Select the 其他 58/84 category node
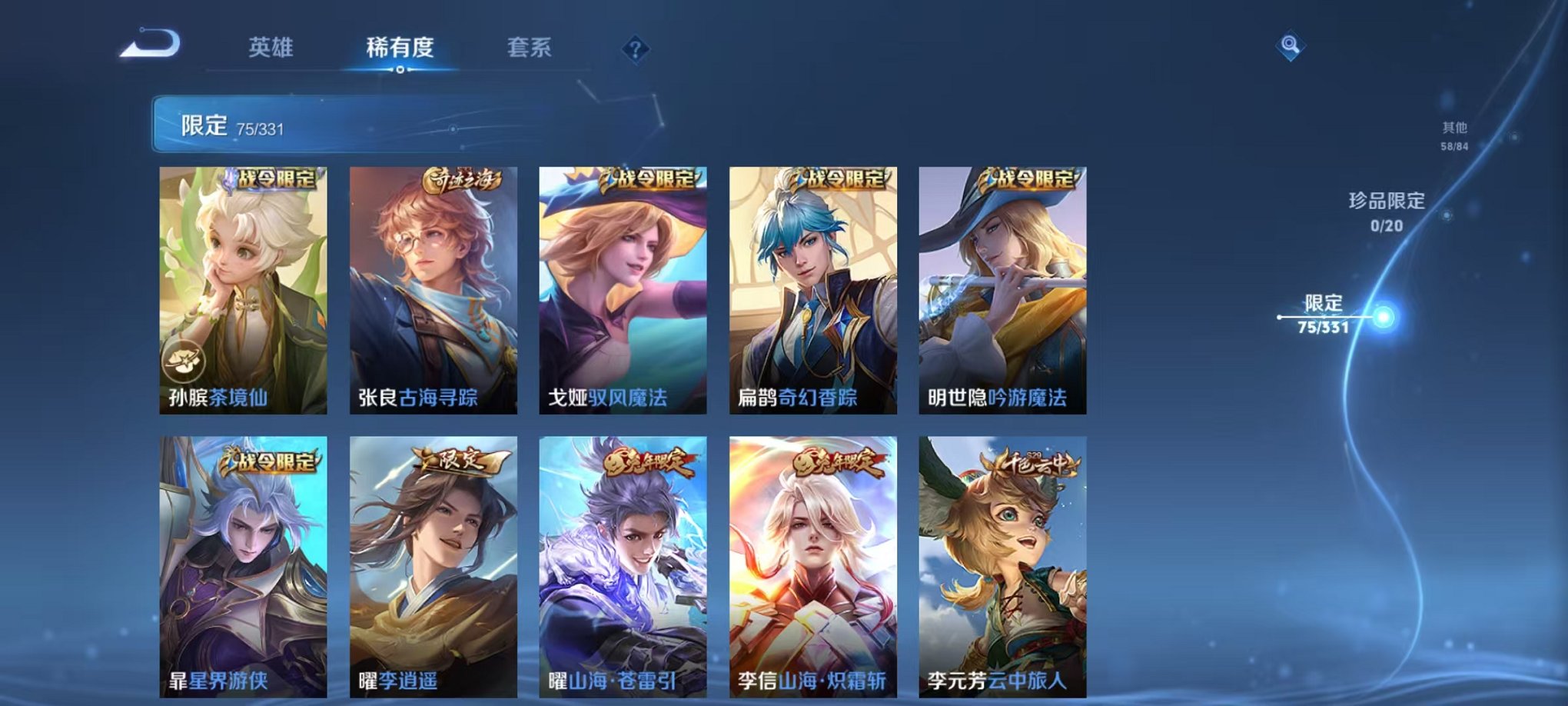The image size is (1568, 706). coord(1453,135)
